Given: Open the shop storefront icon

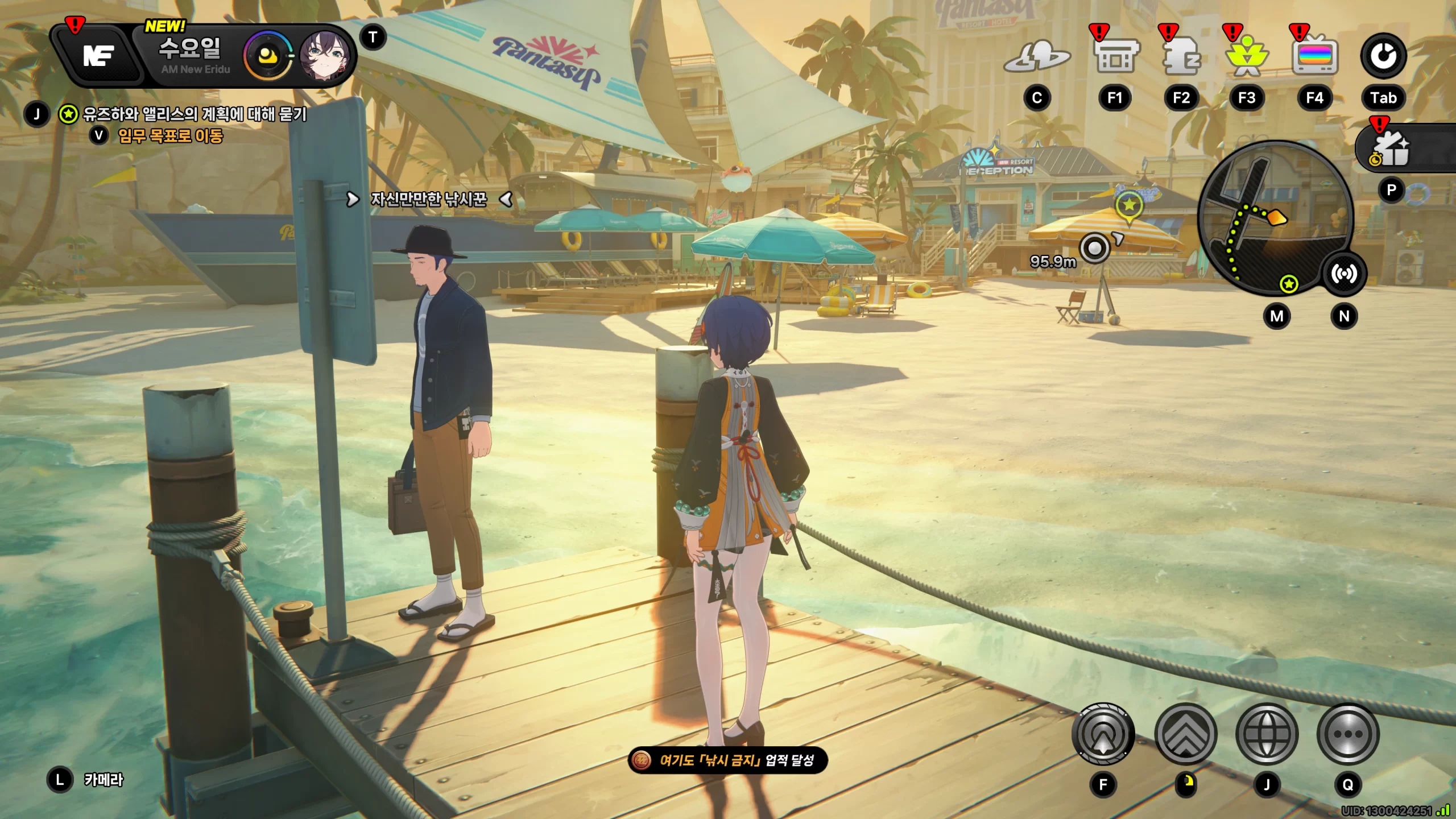Looking at the screenshot, I should pyautogui.click(x=1115, y=57).
